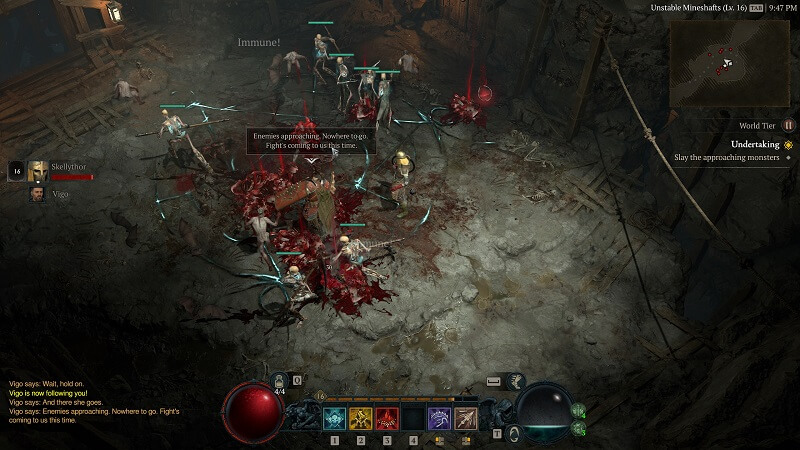Viewport: 800px width, 450px height.
Task: Use the healing potion icon
Action: coord(281,381)
